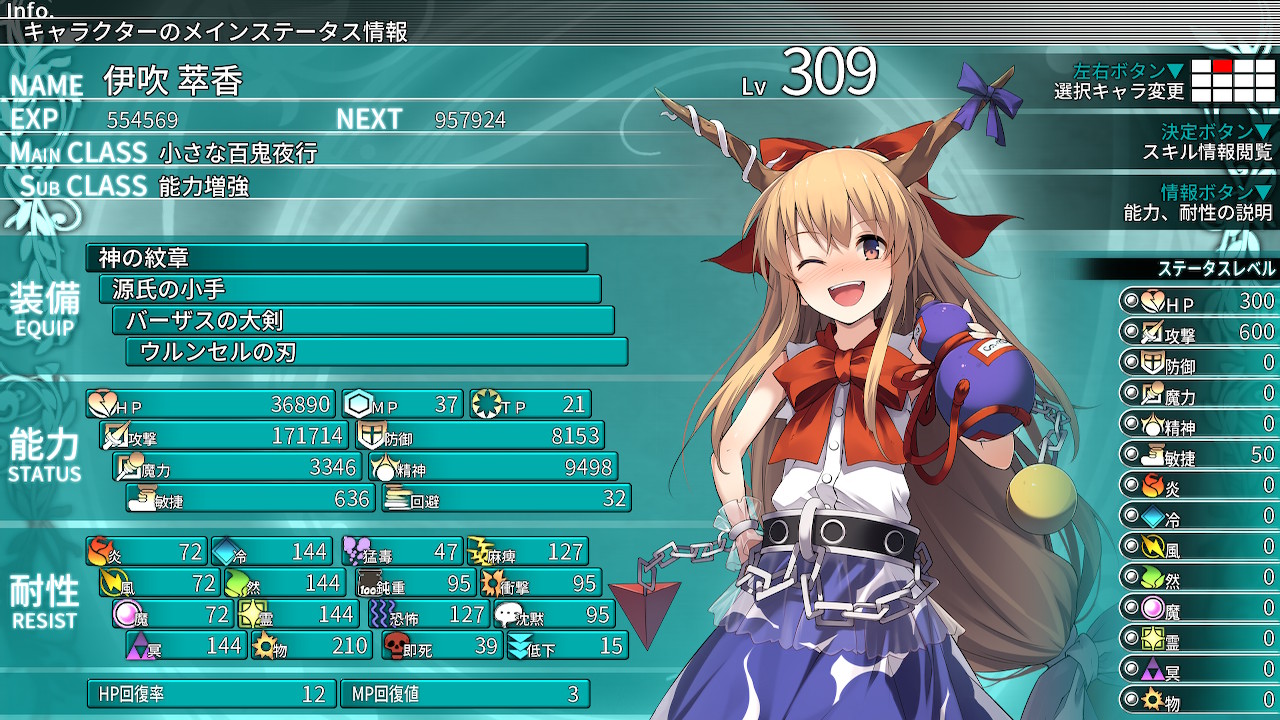This screenshot has width=1280, height=720.
Task: Select the 神の紋章 equipment slot
Action: pos(336,258)
